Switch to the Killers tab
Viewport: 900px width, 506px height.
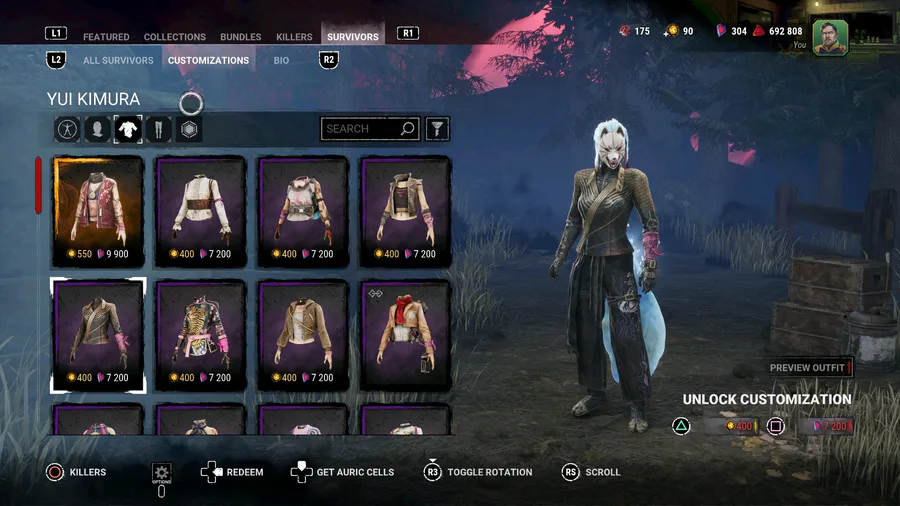tap(294, 37)
